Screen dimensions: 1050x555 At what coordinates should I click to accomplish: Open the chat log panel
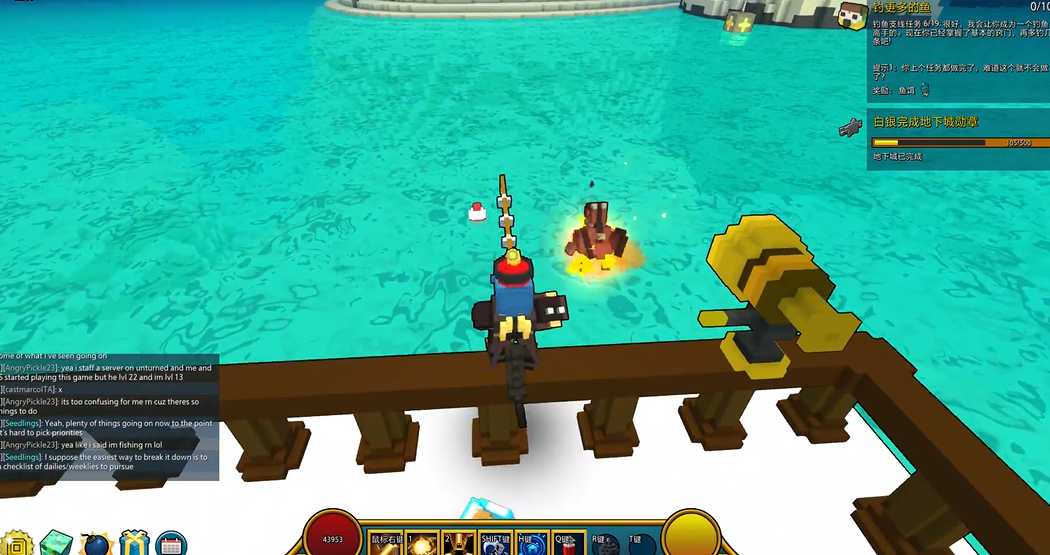pos(108,416)
